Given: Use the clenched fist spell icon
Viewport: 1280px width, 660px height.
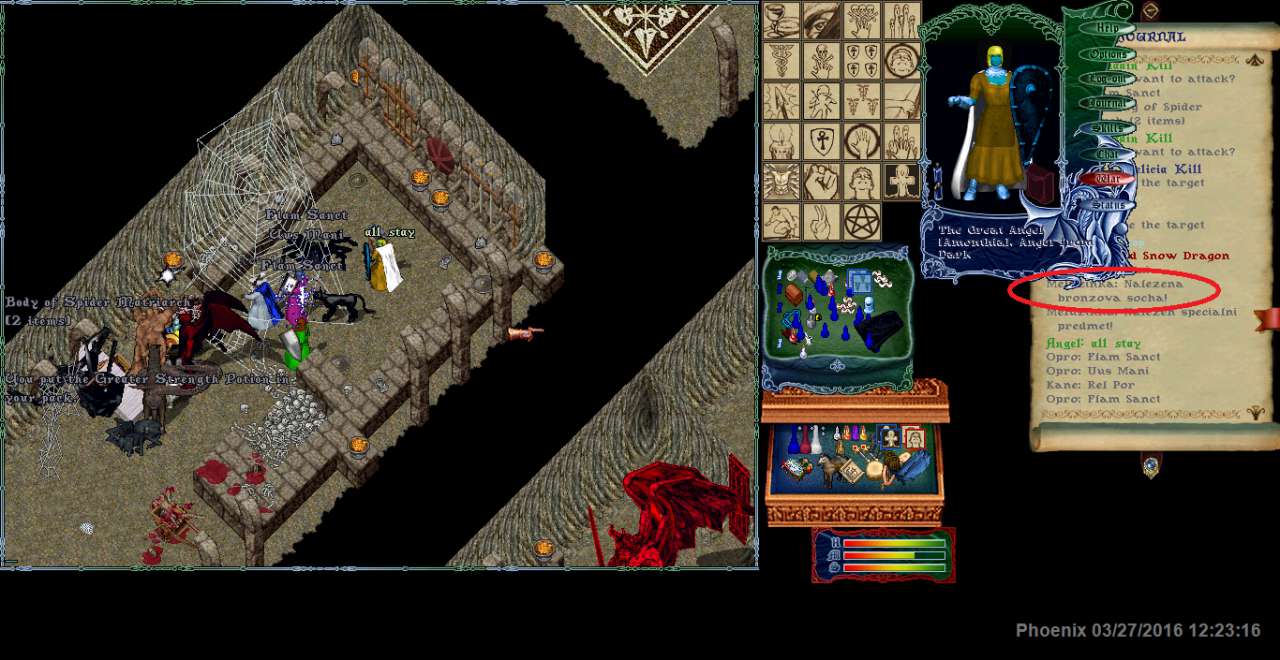Looking at the screenshot, I should (822, 182).
